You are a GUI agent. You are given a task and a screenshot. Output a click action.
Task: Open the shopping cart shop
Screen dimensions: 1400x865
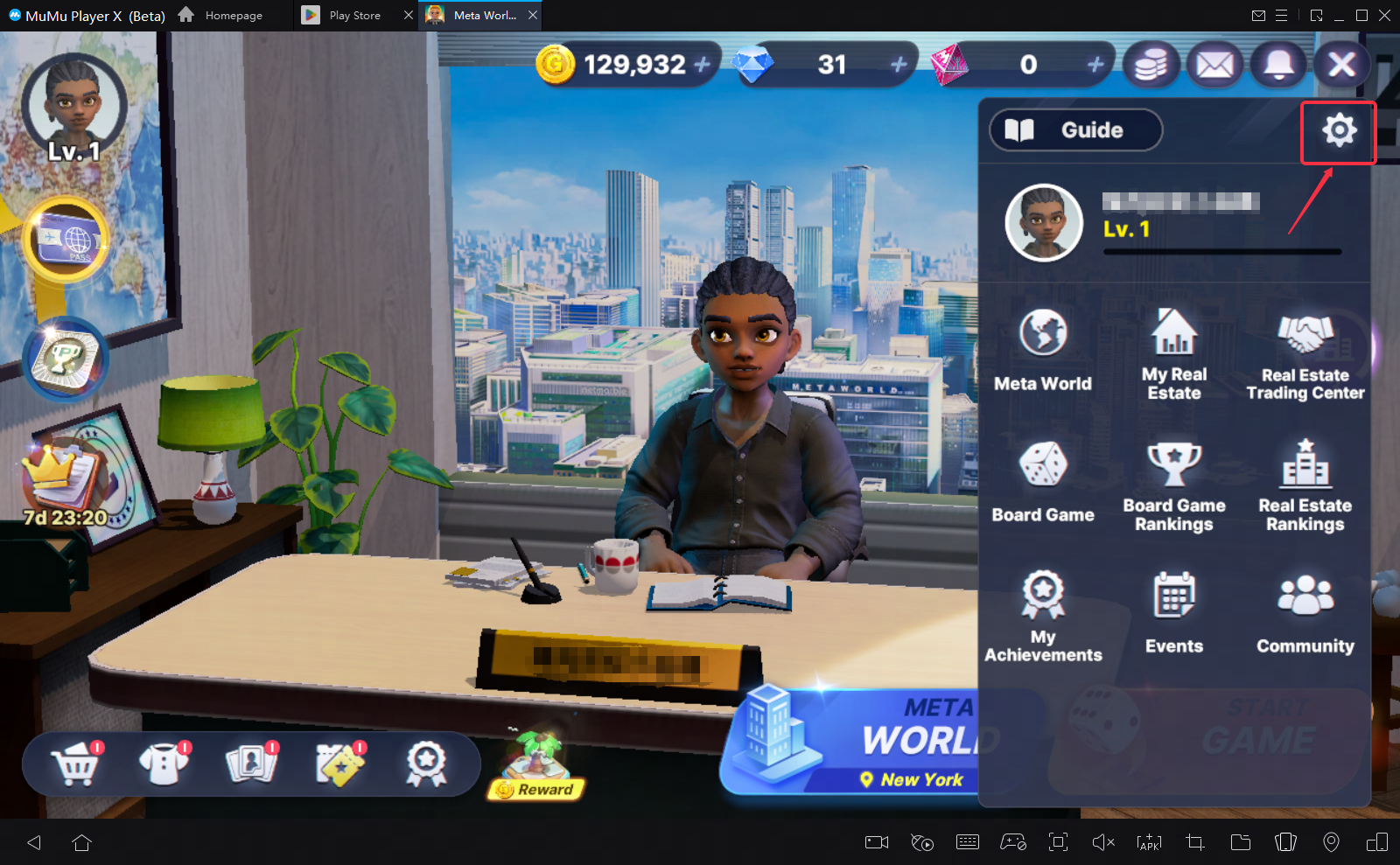coord(75,764)
